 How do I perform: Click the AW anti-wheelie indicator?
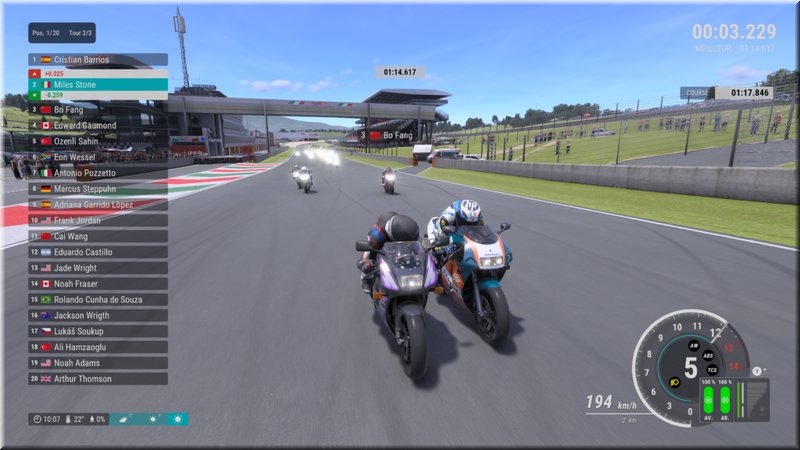(694, 345)
